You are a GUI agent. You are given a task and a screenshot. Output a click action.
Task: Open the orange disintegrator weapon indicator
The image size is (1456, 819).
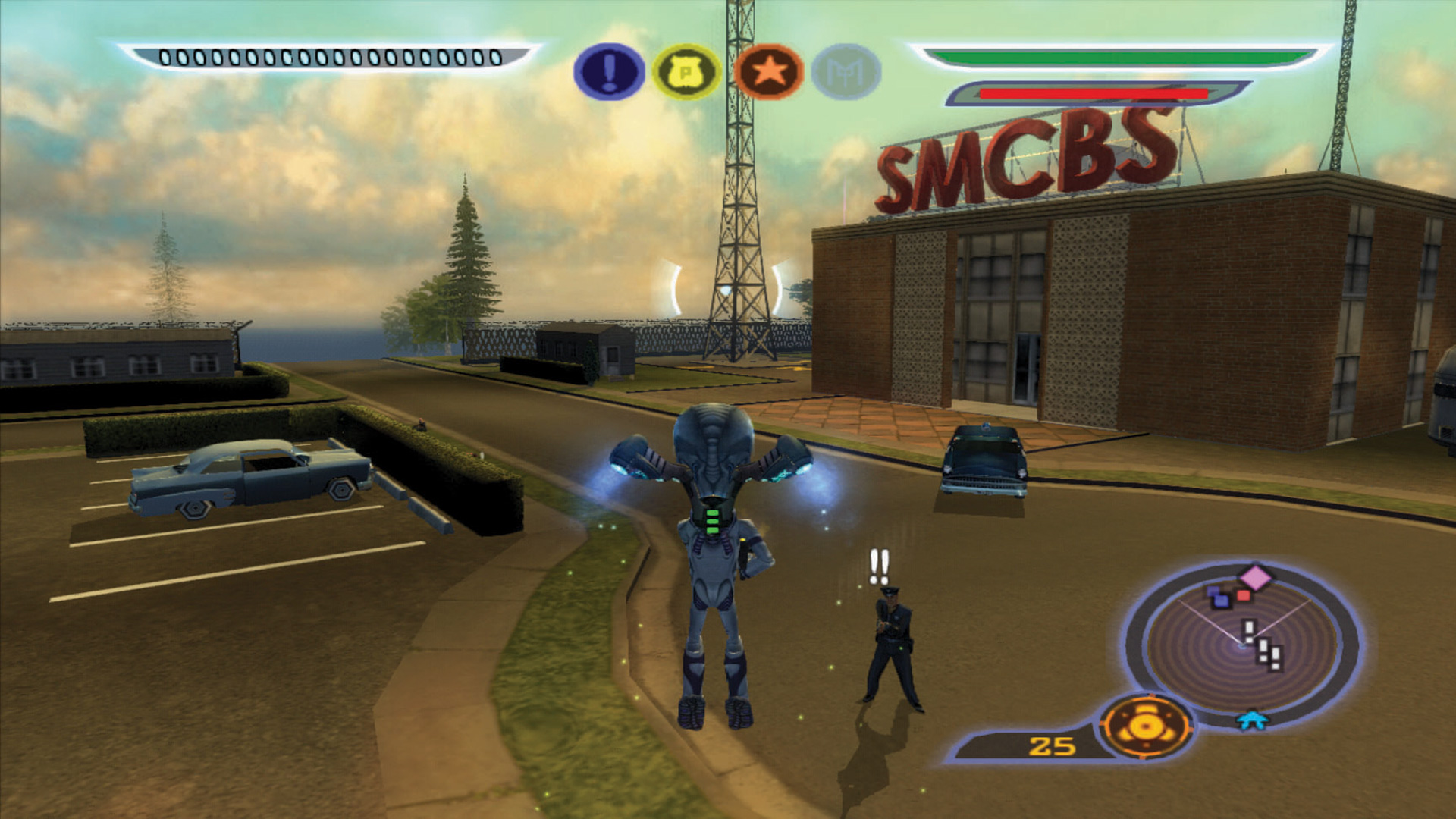[x=1148, y=726]
